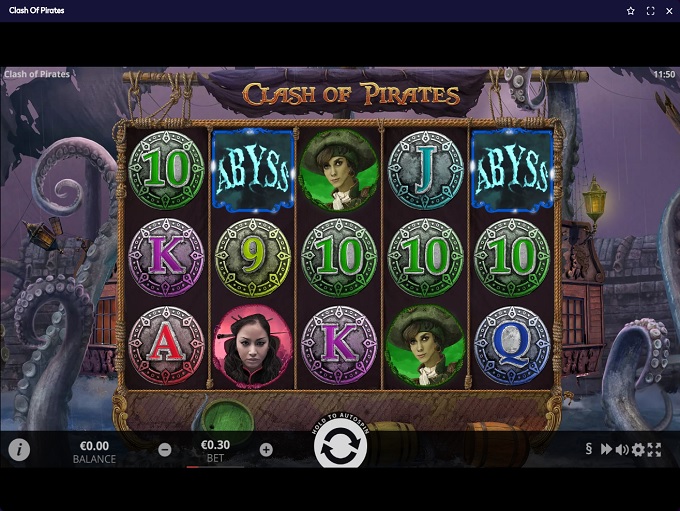
Task: Enter fullscreen with the in-game expand arrows
Action: click(x=654, y=450)
